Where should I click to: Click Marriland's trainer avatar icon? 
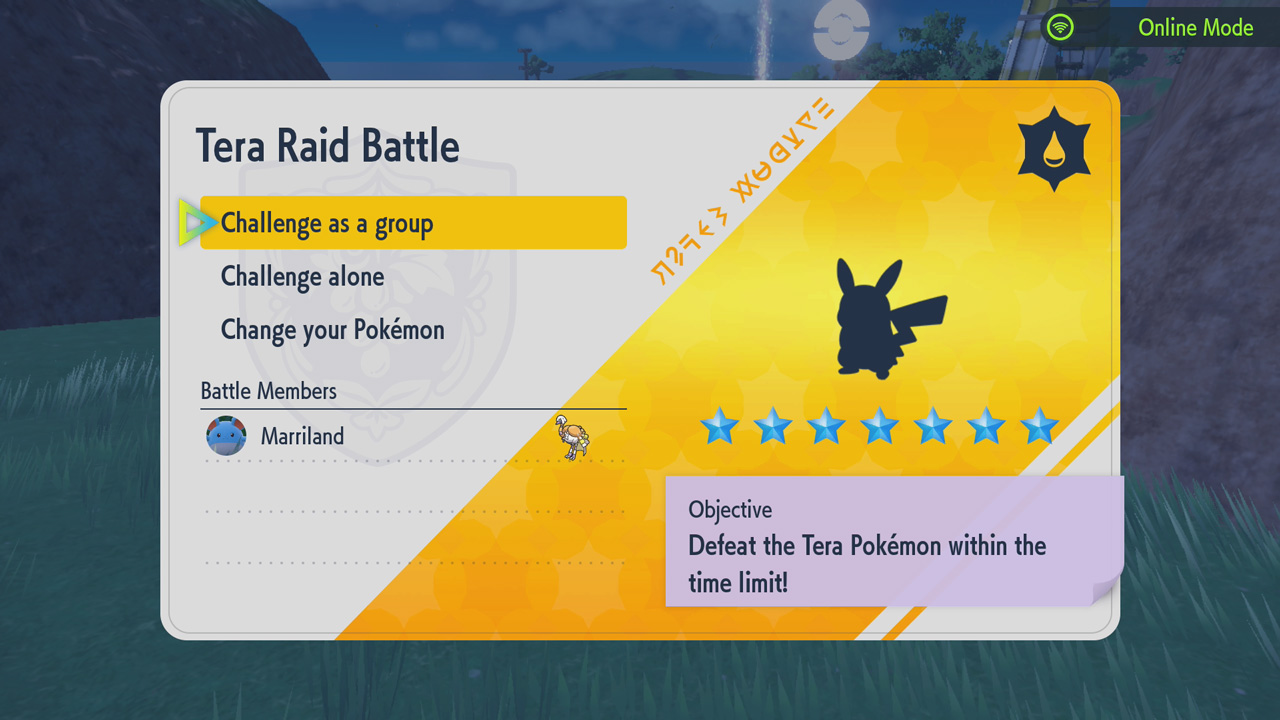click(x=225, y=436)
